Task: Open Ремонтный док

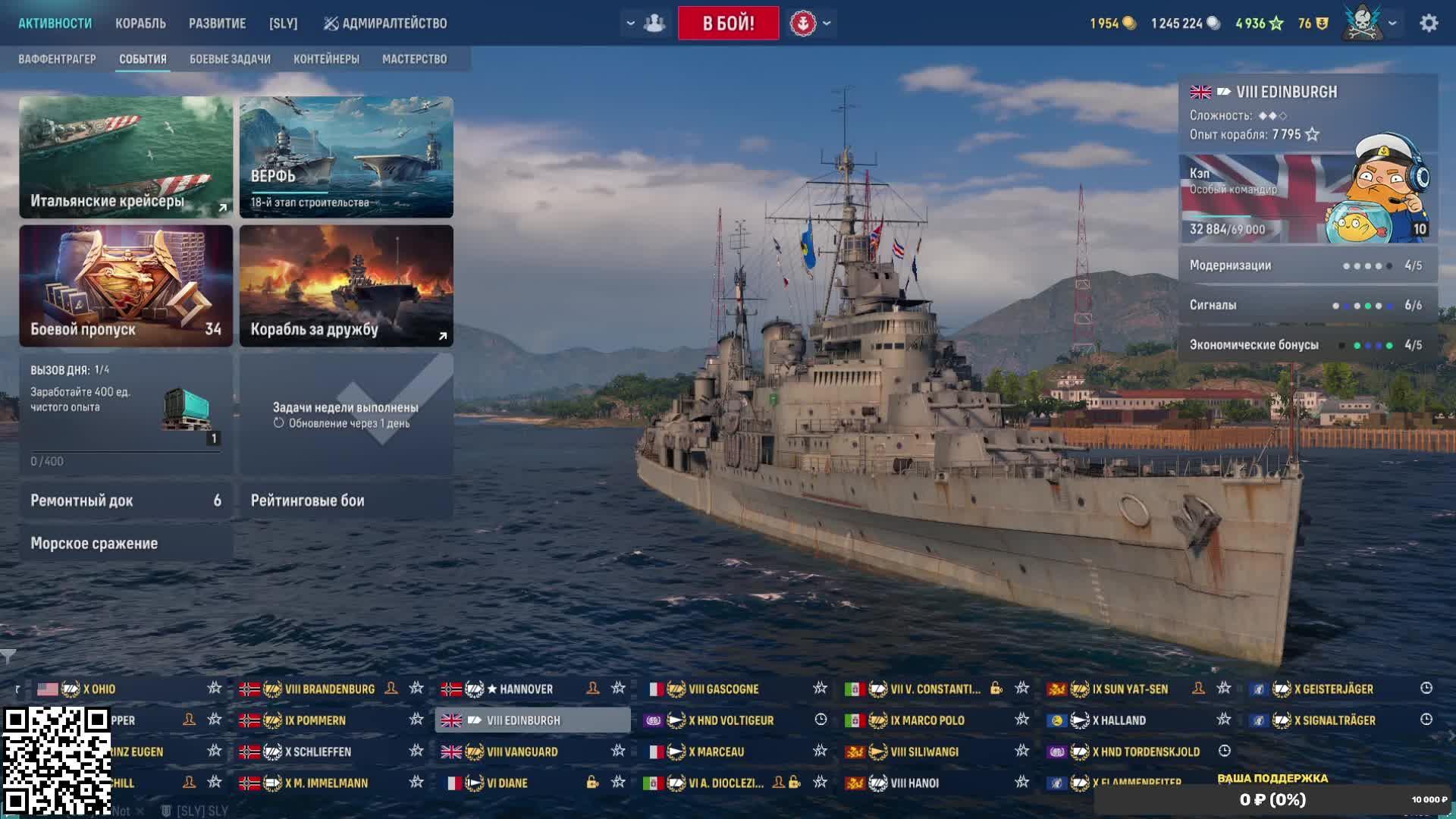Action: pos(126,500)
